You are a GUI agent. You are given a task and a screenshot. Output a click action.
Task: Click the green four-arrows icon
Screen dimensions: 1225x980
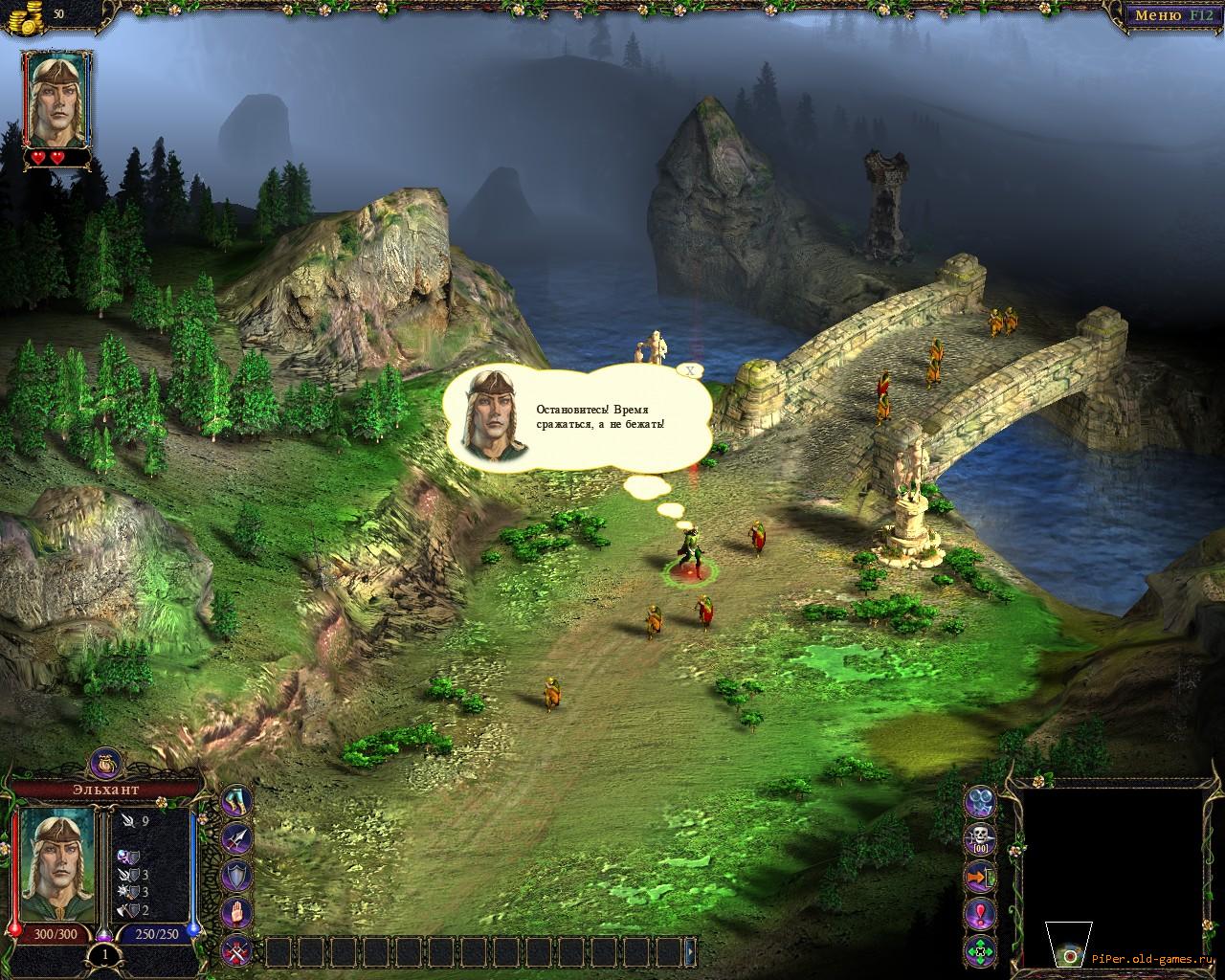(981, 951)
